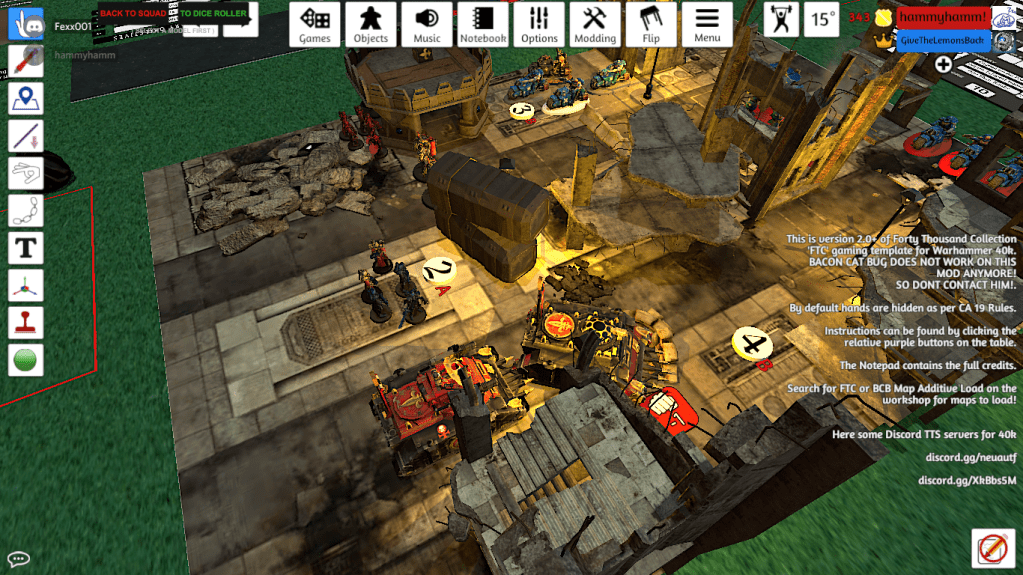Click the weightlifter icon button
The width and height of the screenshot is (1023, 575).
click(x=781, y=19)
